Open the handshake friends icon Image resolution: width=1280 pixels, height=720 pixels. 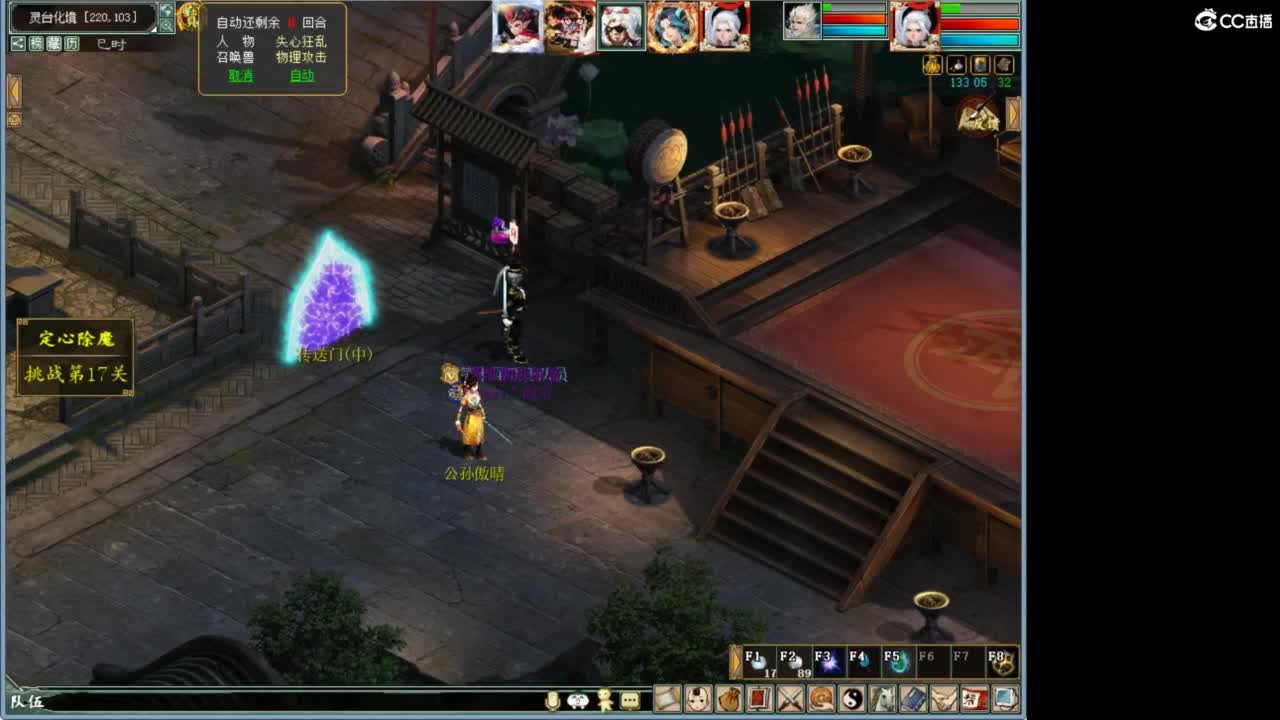(x=944, y=698)
